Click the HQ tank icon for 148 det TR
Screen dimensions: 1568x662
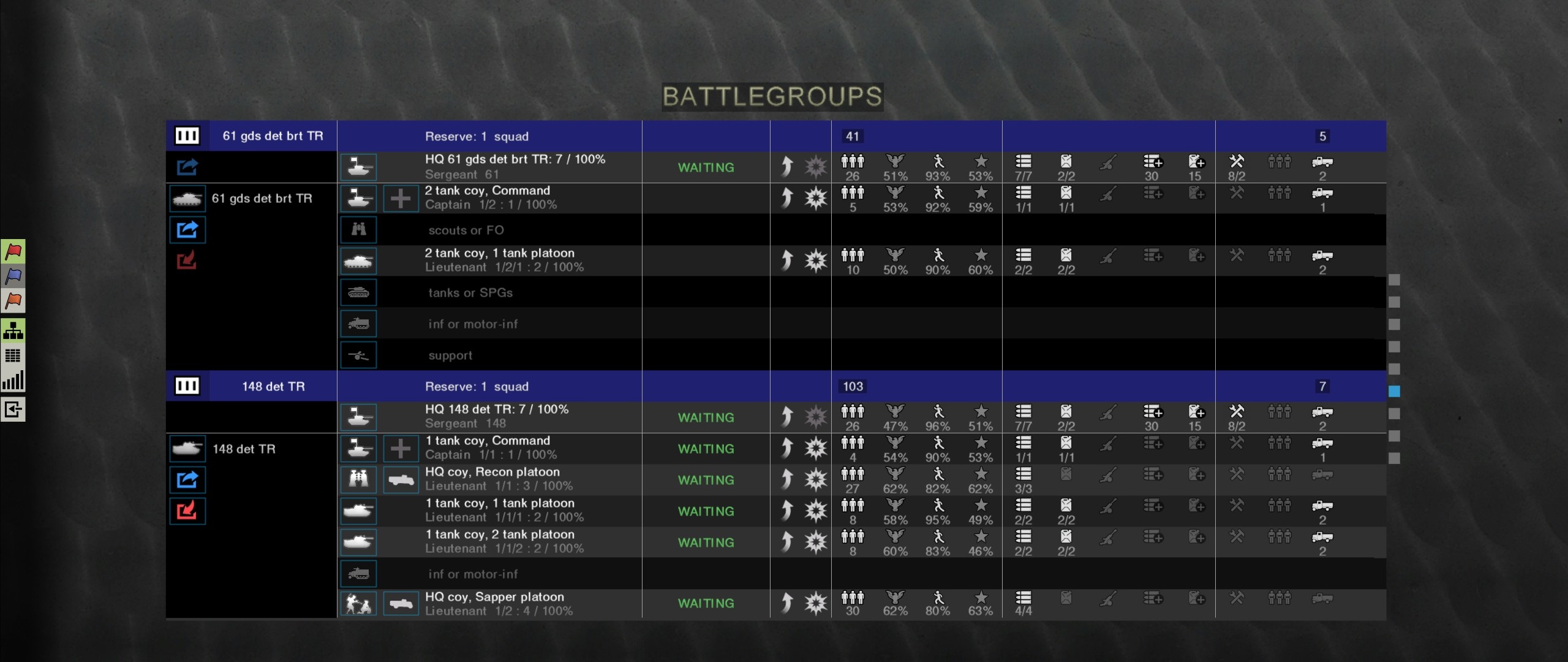[x=360, y=417]
